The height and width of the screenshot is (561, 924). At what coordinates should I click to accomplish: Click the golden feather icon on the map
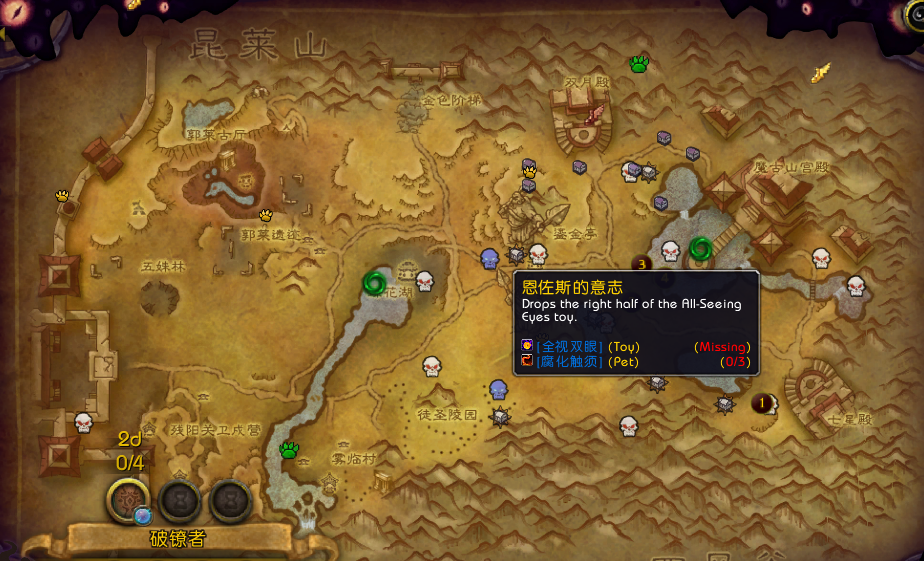821,72
